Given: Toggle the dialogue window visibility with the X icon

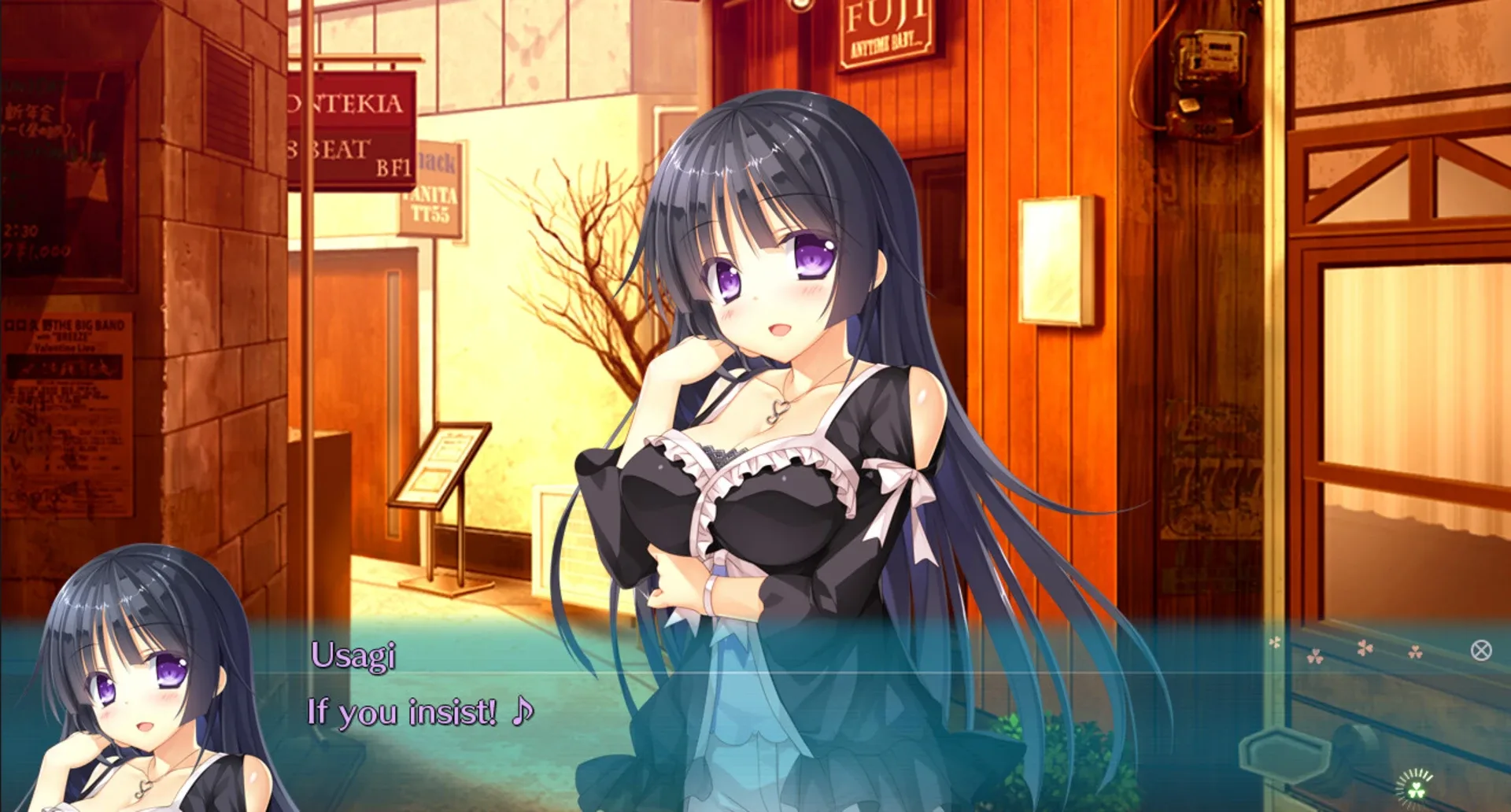Looking at the screenshot, I should tap(1480, 651).
